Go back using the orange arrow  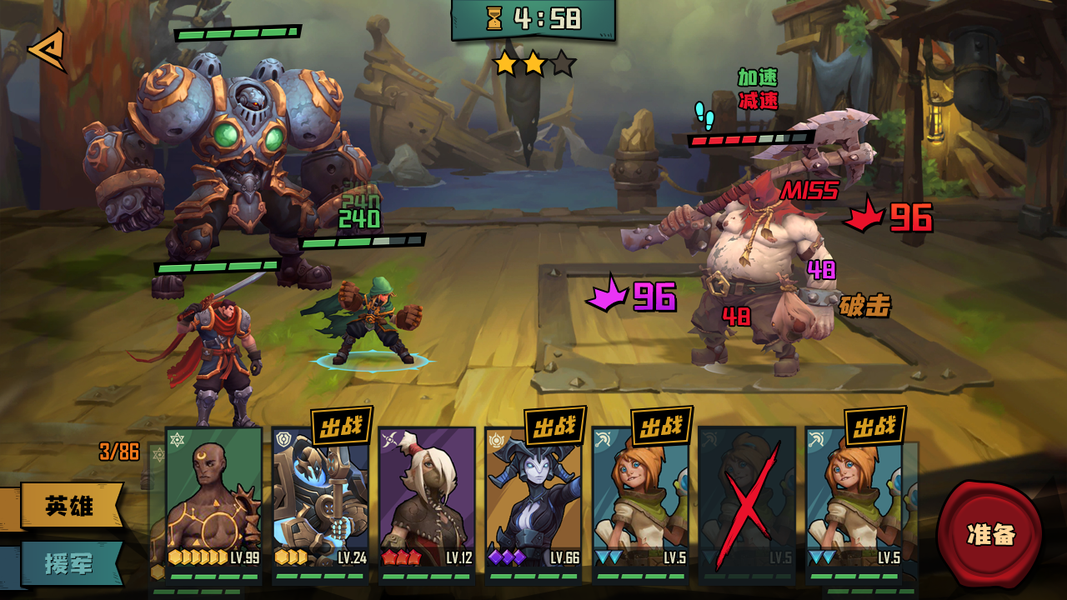point(46,50)
